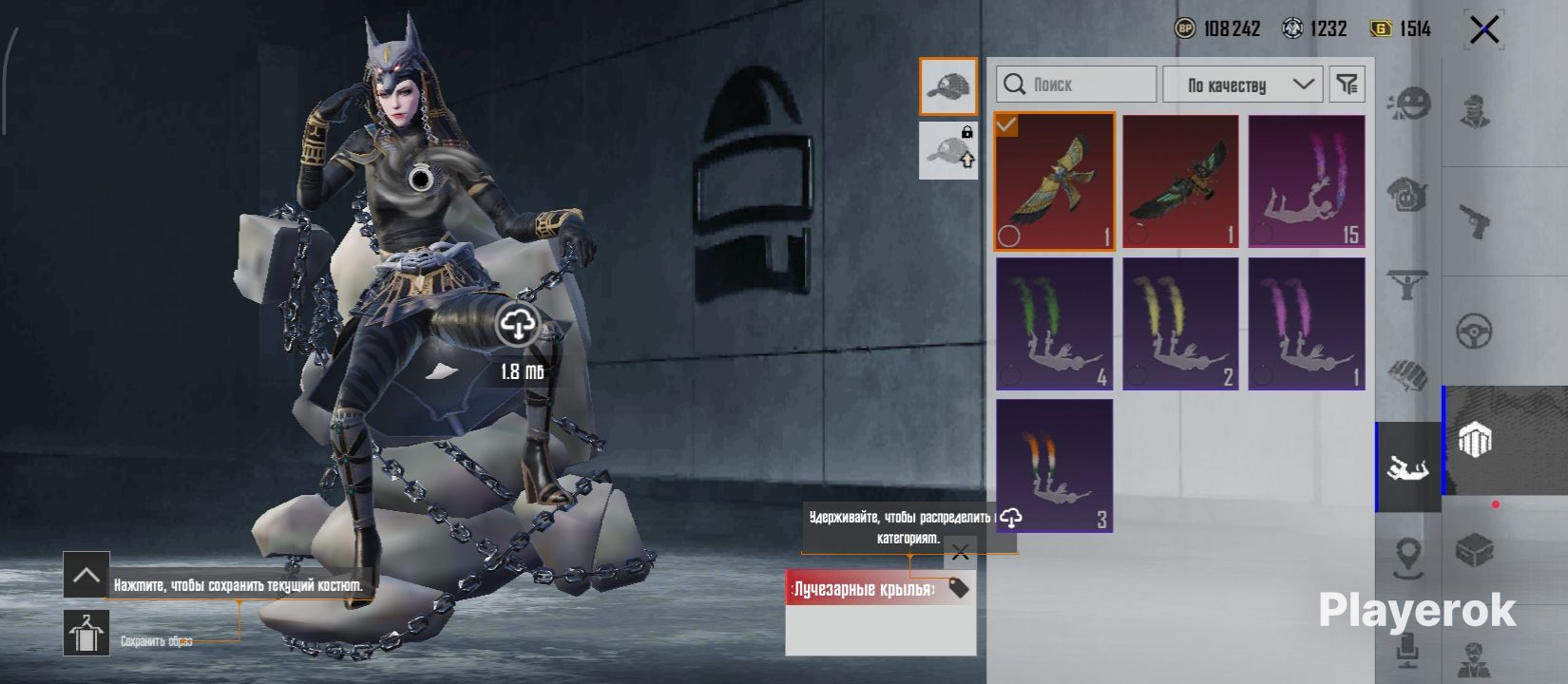Dismiss the category tooltip with its X

click(x=960, y=552)
